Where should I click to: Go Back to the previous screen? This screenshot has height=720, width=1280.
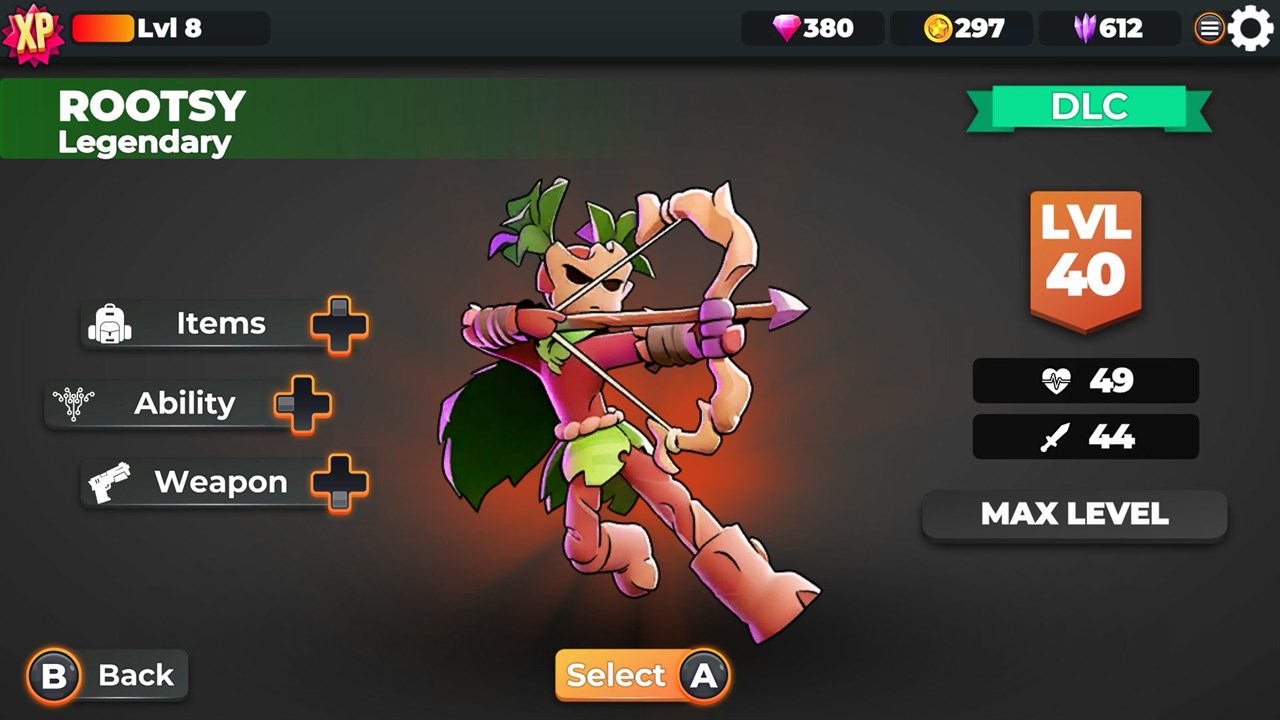pos(108,676)
